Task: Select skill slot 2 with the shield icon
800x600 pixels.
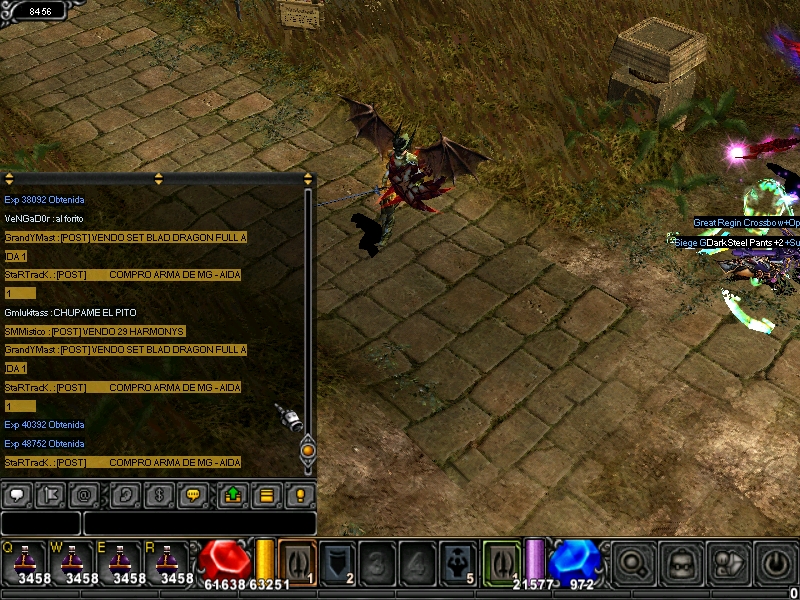Action: click(x=339, y=561)
